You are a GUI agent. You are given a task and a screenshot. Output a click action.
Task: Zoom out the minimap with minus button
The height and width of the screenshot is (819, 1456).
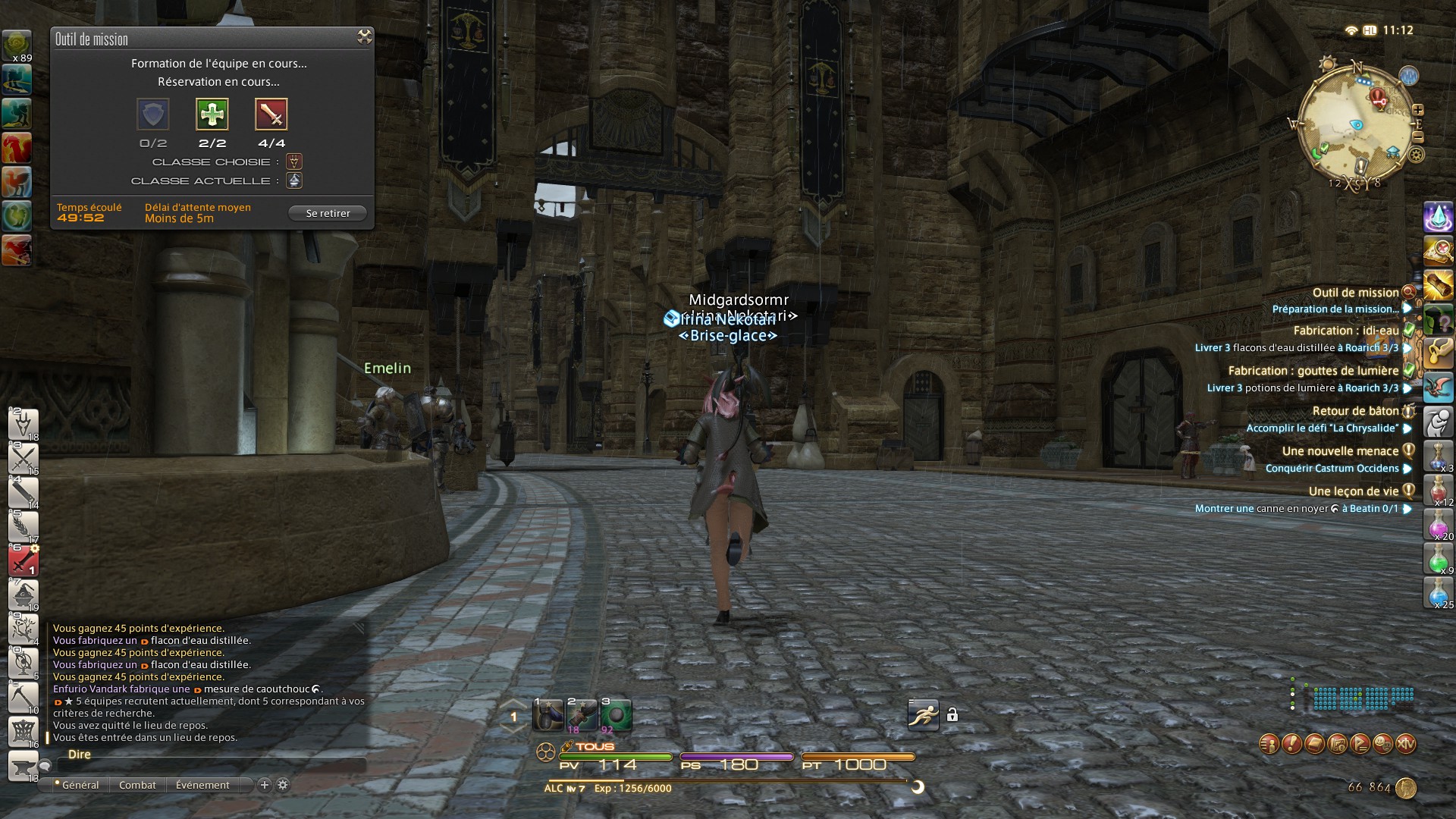1417,137
